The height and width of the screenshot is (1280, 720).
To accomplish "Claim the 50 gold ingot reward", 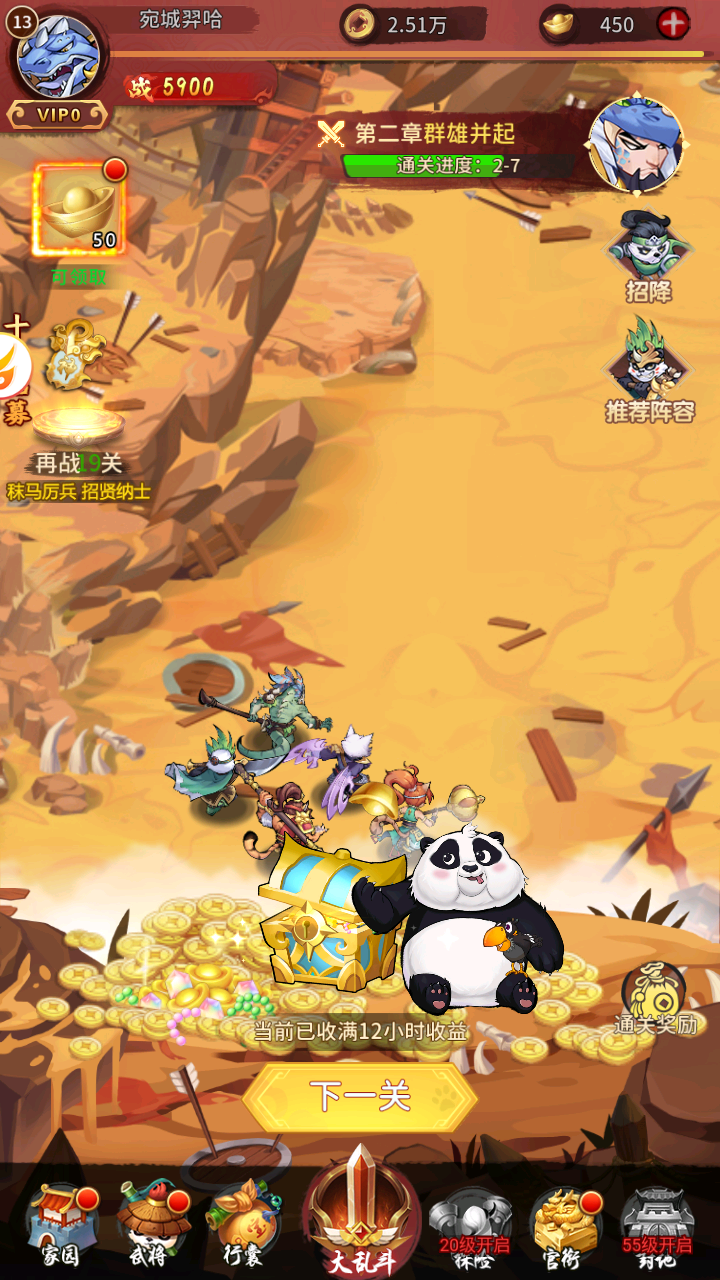I will [79, 210].
